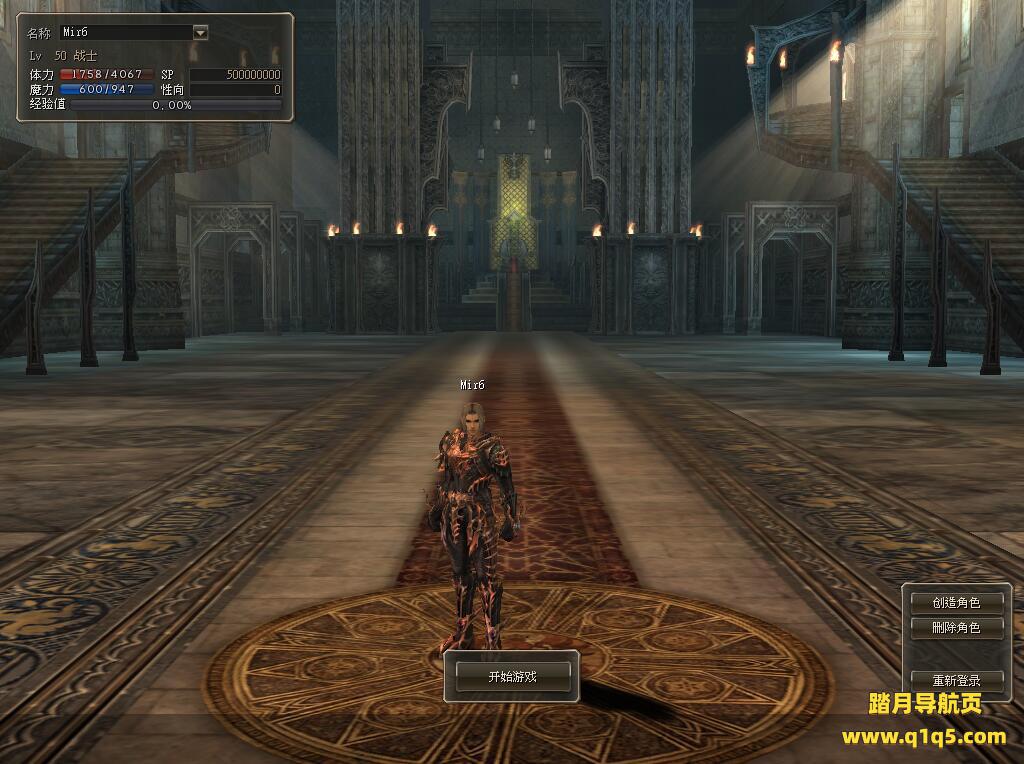Choose the 删除角色 delete character button
The width and height of the screenshot is (1024, 764).
point(955,628)
